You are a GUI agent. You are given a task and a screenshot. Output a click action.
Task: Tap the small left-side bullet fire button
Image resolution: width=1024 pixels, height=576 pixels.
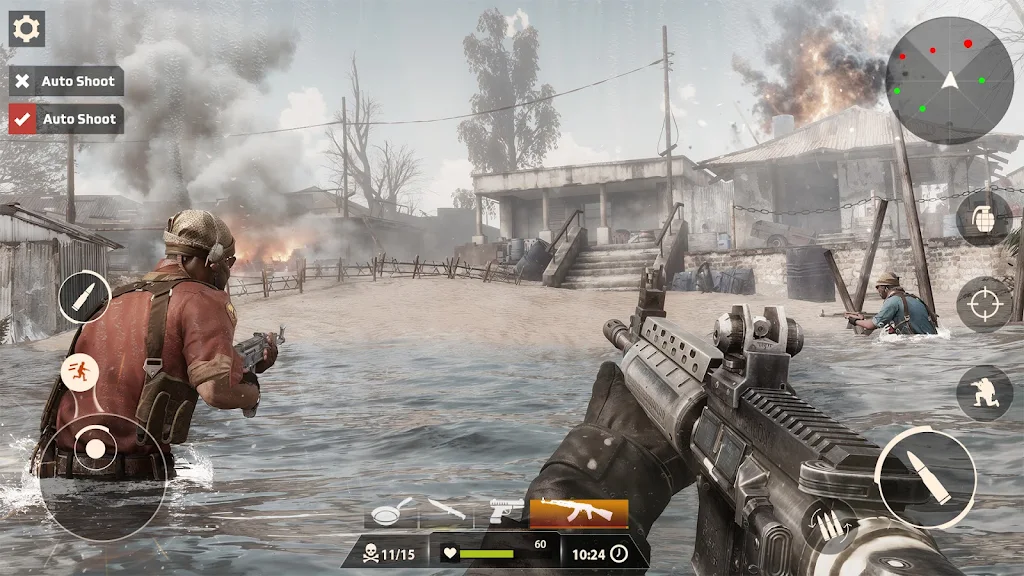click(x=84, y=297)
